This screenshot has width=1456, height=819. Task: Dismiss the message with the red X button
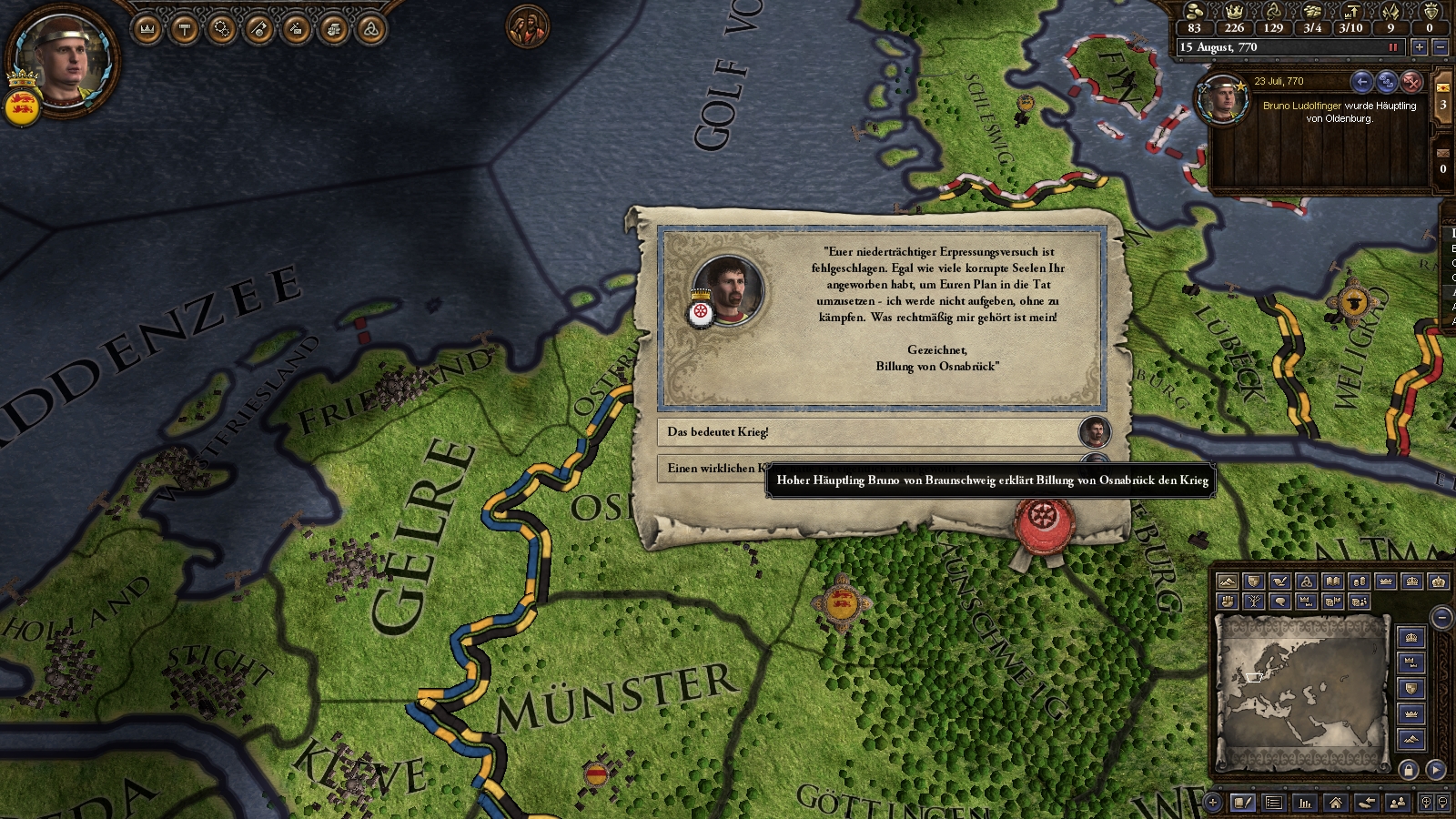click(1411, 83)
